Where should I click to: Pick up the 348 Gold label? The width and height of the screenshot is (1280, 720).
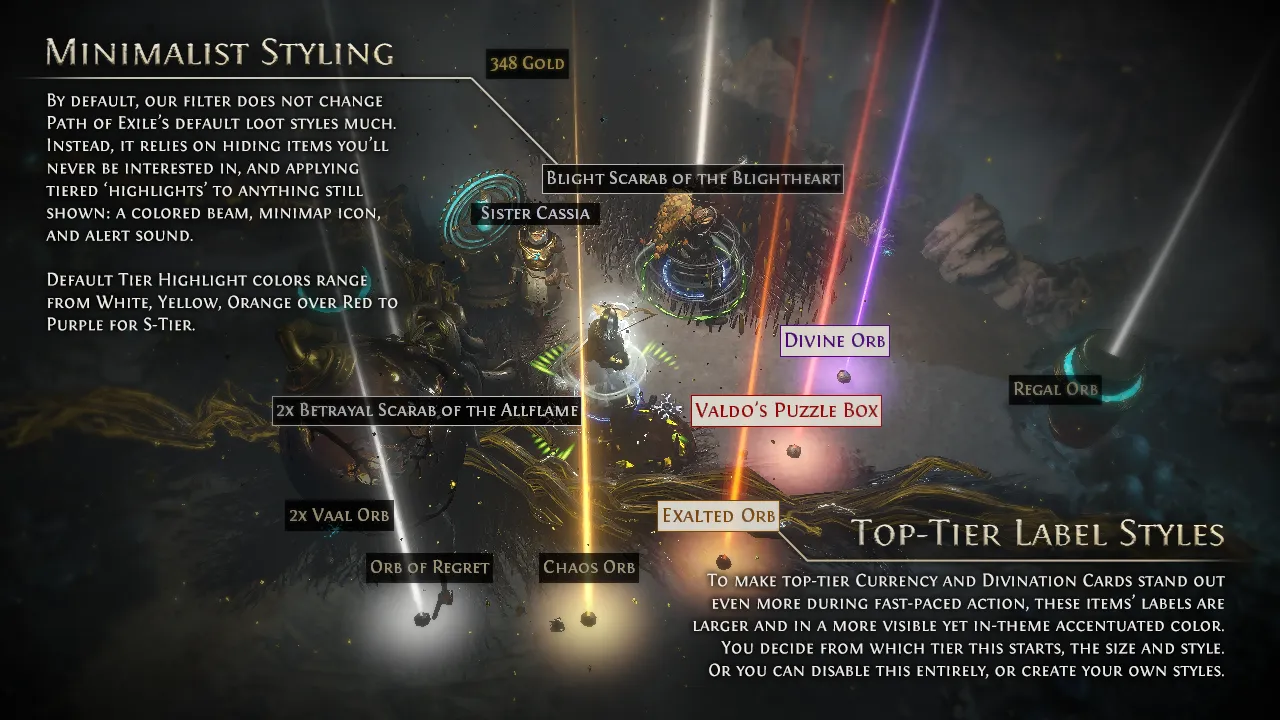click(527, 65)
